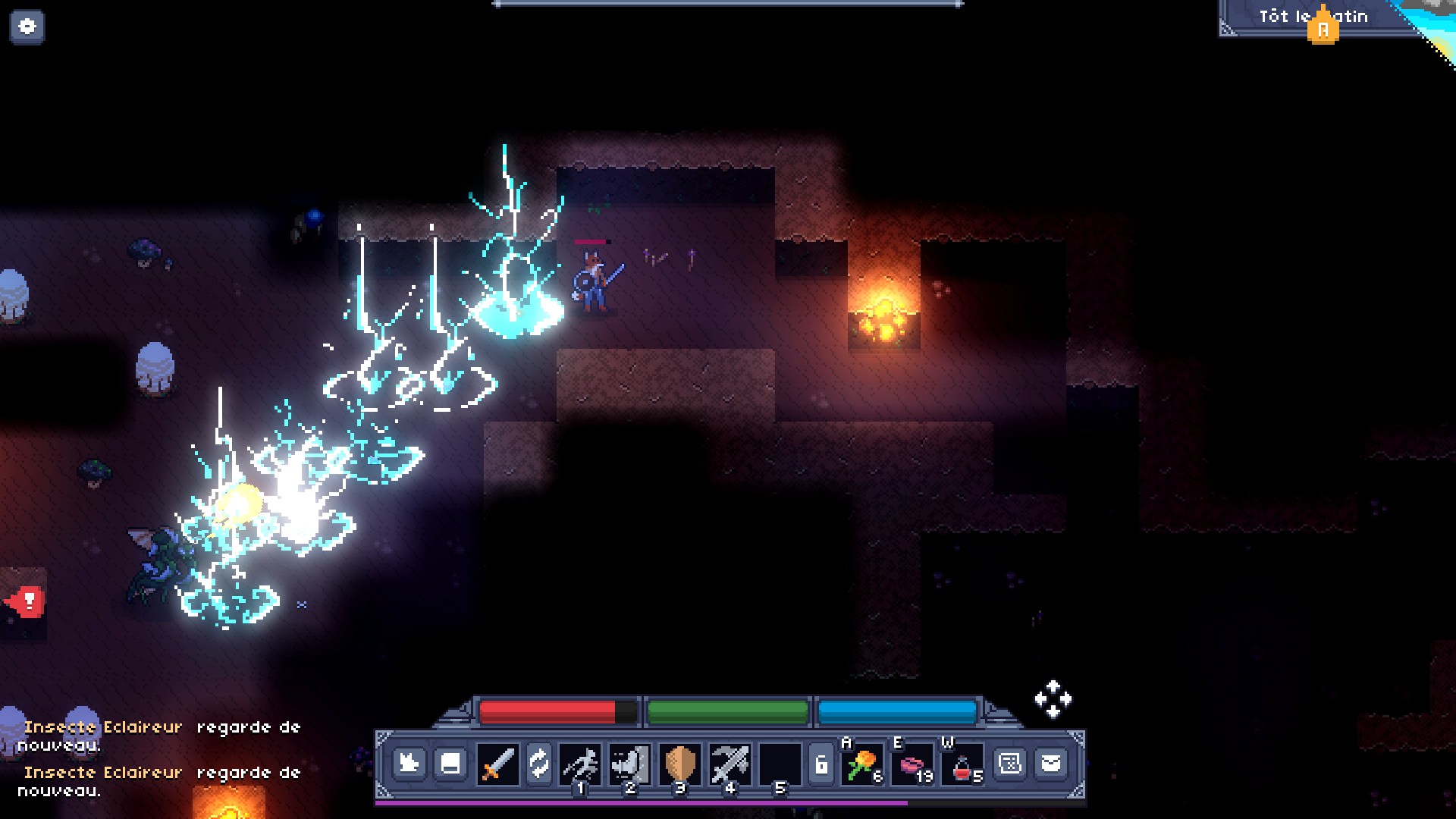Toggle the hotbar padlock button
Screen dimensions: 1456x819
pyautogui.click(x=821, y=764)
